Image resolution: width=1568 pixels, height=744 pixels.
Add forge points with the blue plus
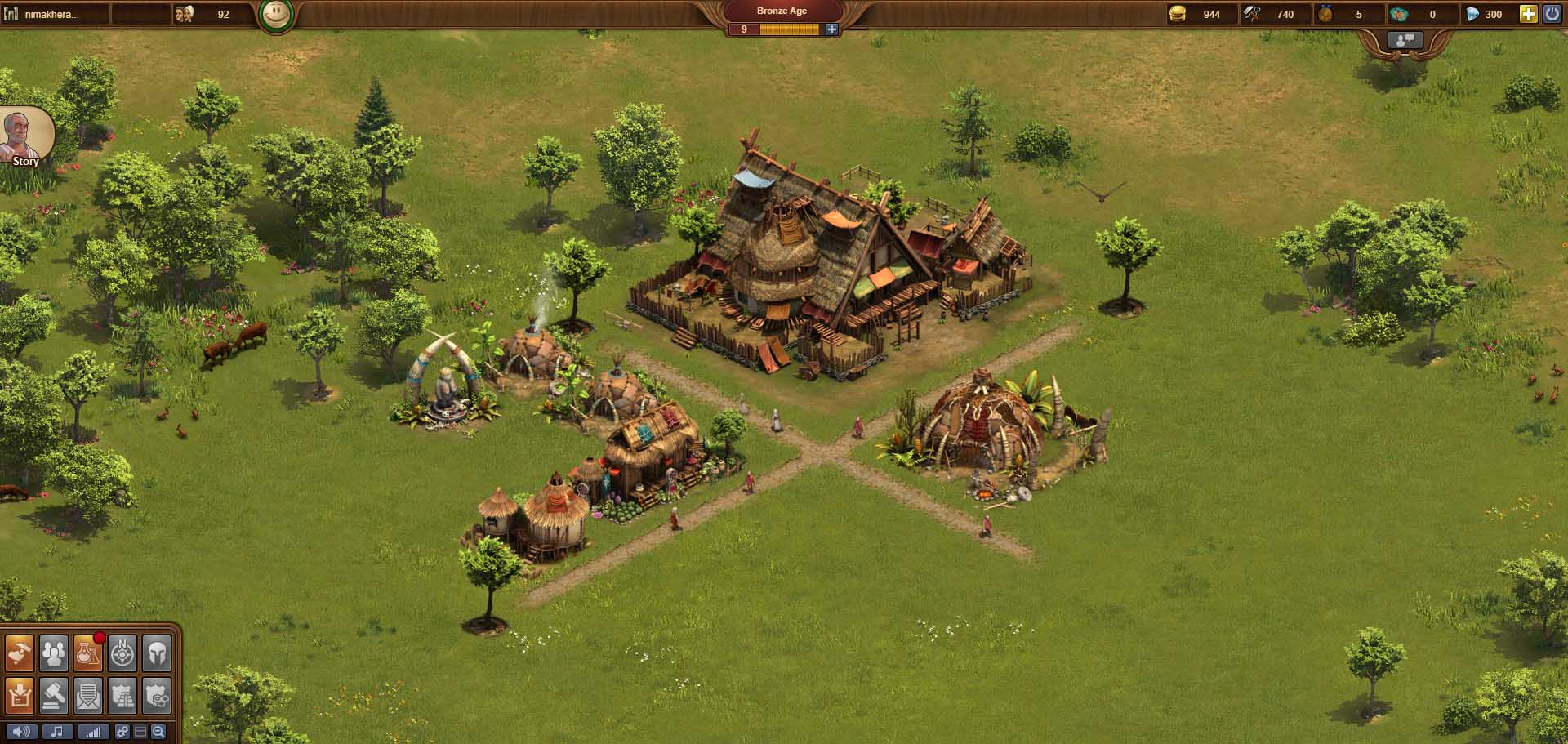click(831, 29)
